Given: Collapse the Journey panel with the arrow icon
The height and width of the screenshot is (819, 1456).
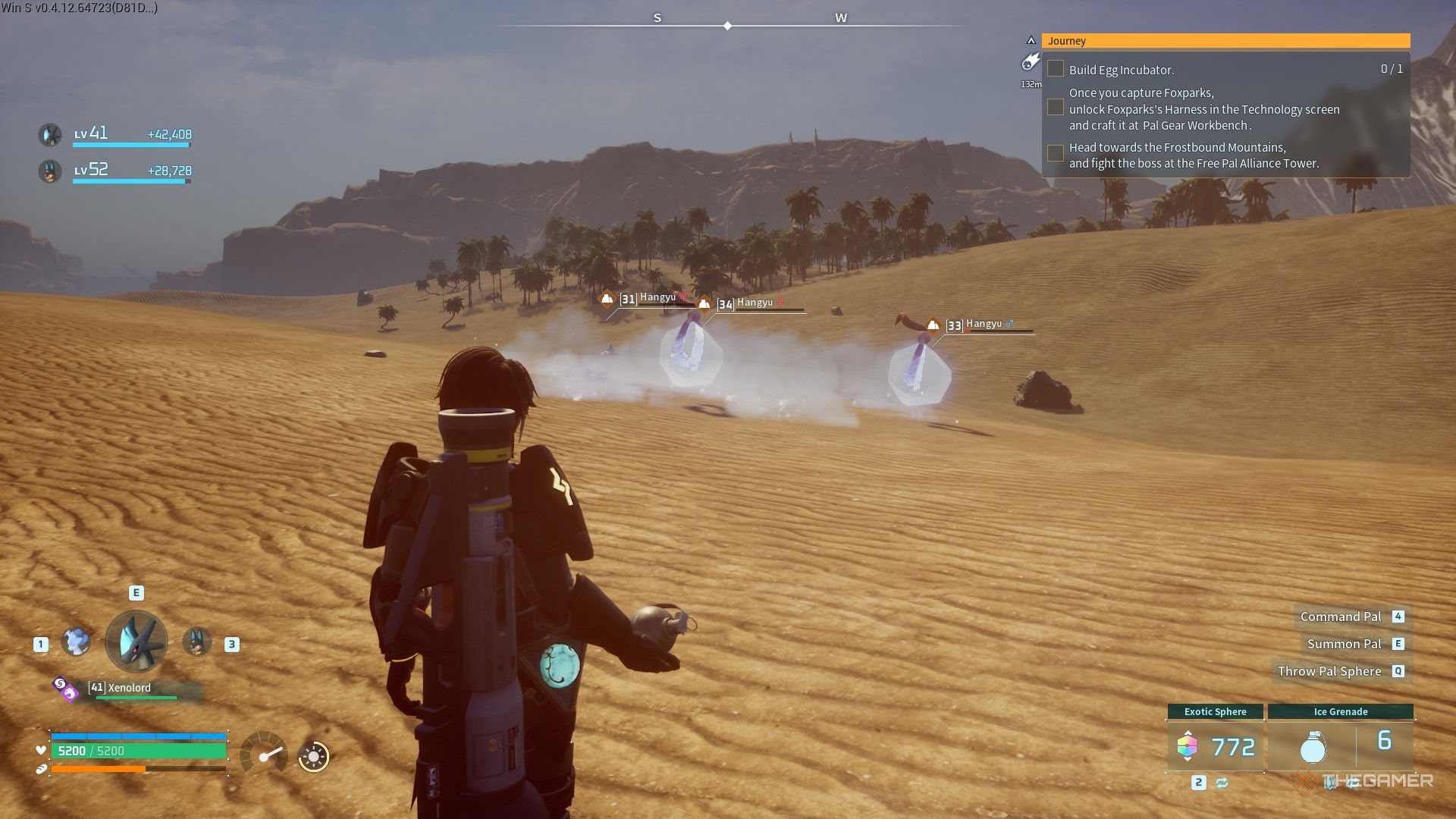Looking at the screenshot, I should (1031, 40).
